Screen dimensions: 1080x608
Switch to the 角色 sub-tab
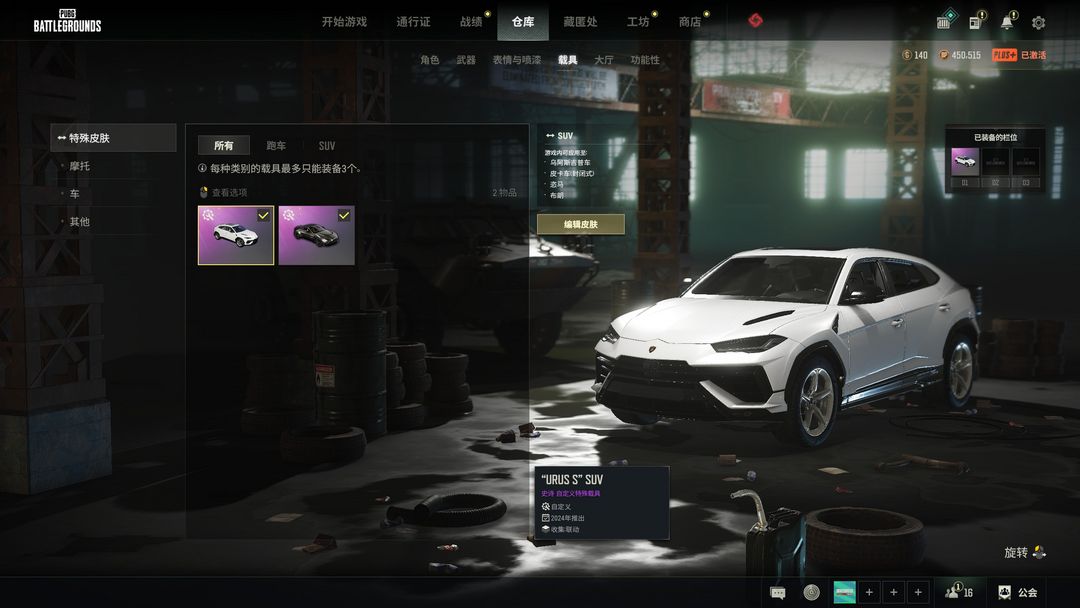coord(430,60)
